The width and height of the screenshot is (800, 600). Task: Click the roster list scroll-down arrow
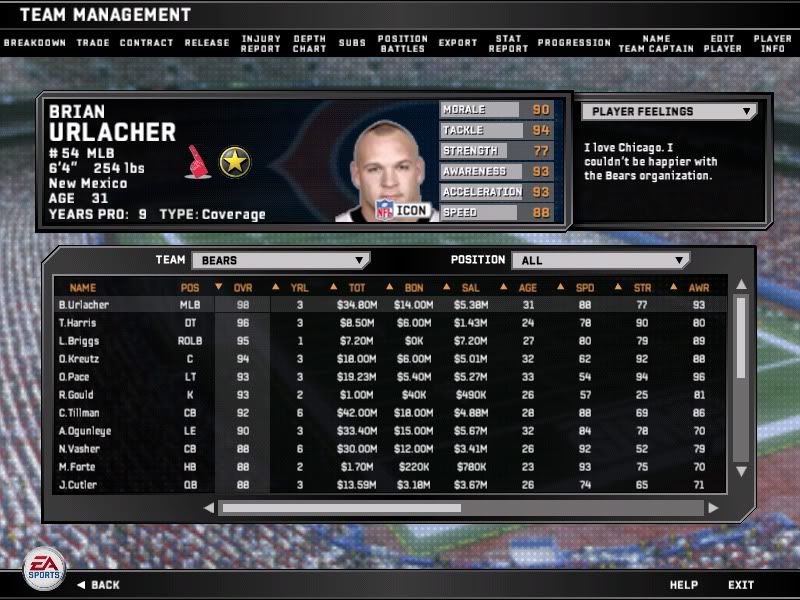pyautogui.click(x=741, y=471)
